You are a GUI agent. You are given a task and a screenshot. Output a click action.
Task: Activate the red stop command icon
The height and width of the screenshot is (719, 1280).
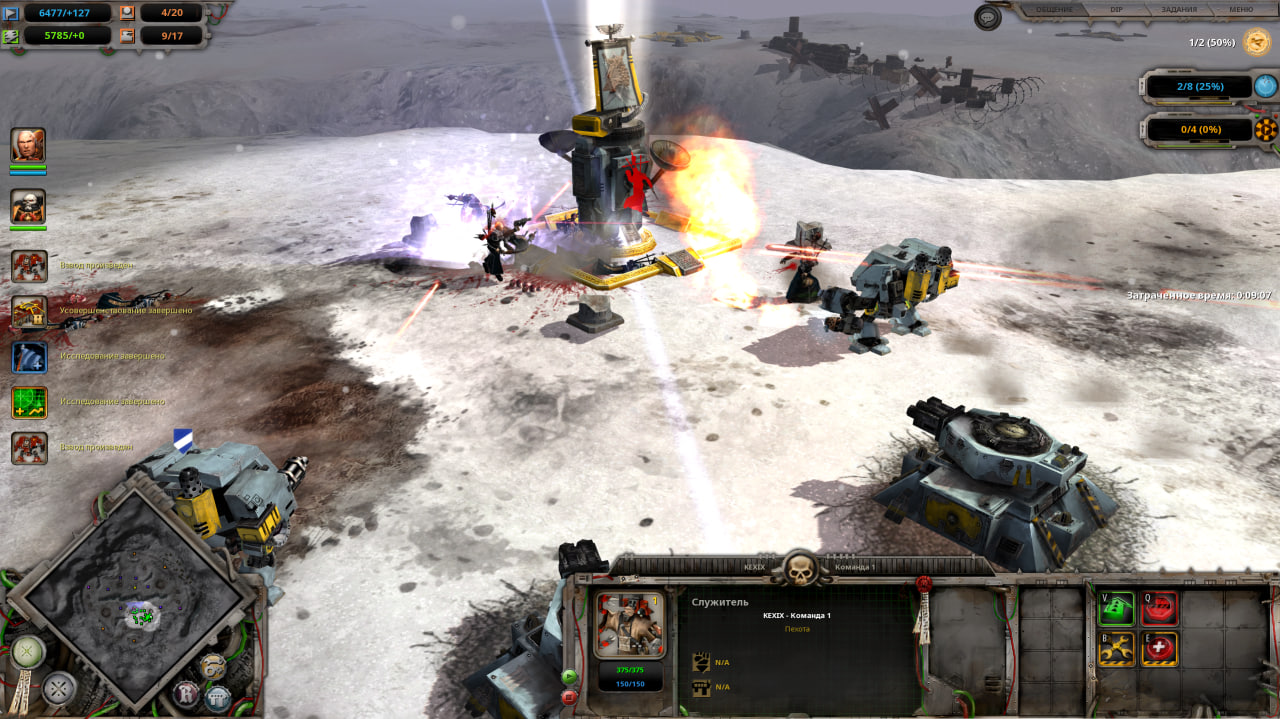[x=1159, y=608]
